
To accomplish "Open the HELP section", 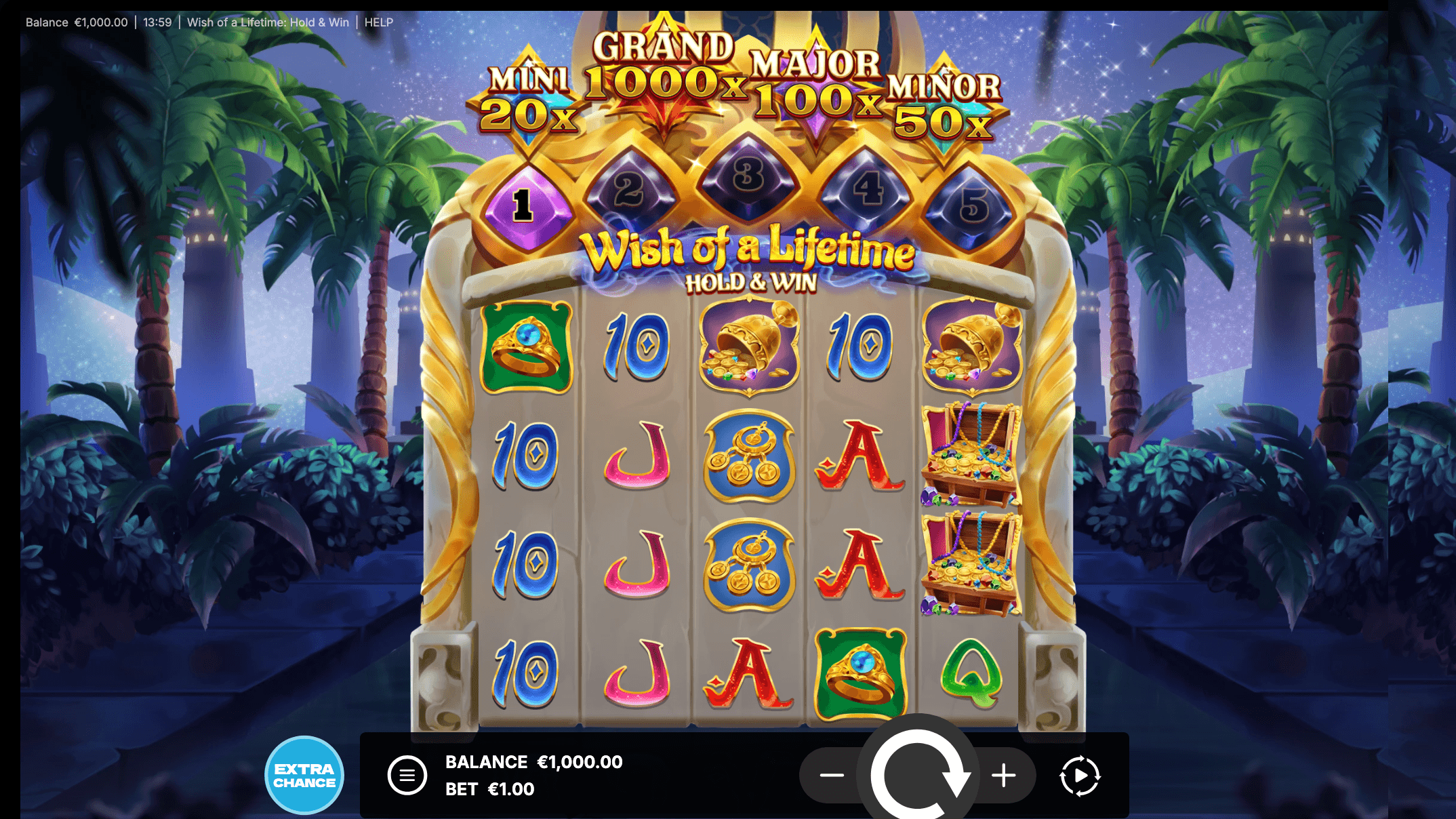I will [379, 22].
